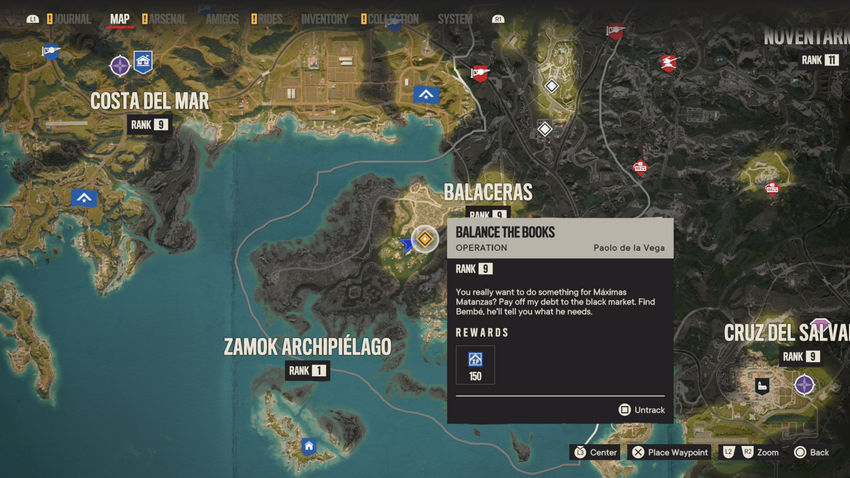Select the white factory marker in Cruz del Salvador
Viewport: 850px width, 478px height.
(x=763, y=385)
